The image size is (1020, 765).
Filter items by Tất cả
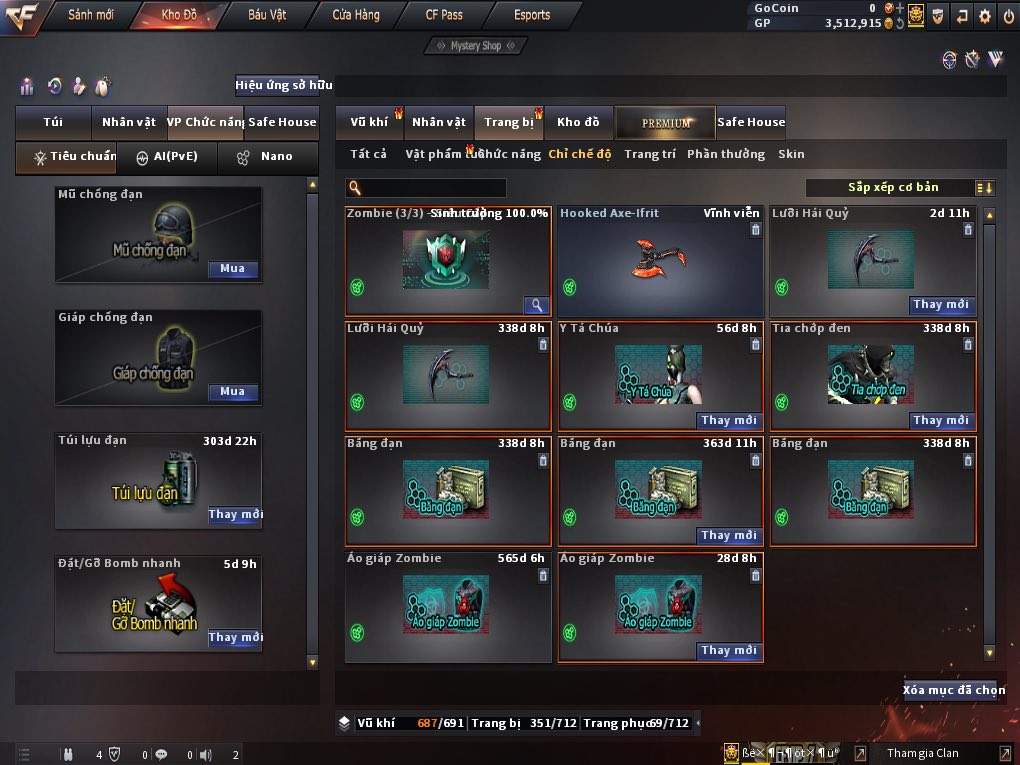368,154
